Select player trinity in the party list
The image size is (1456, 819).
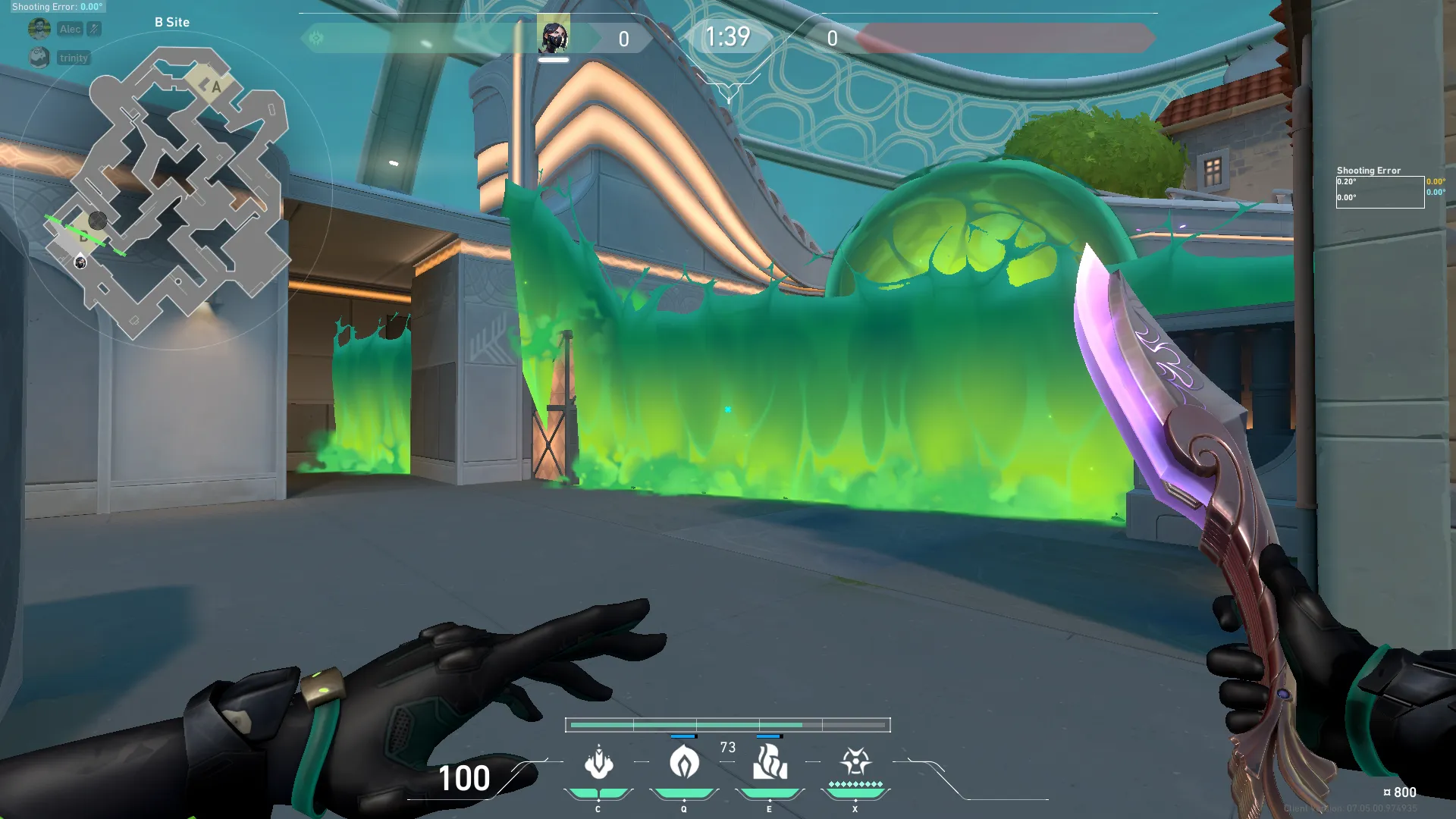pyautogui.click(x=74, y=58)
